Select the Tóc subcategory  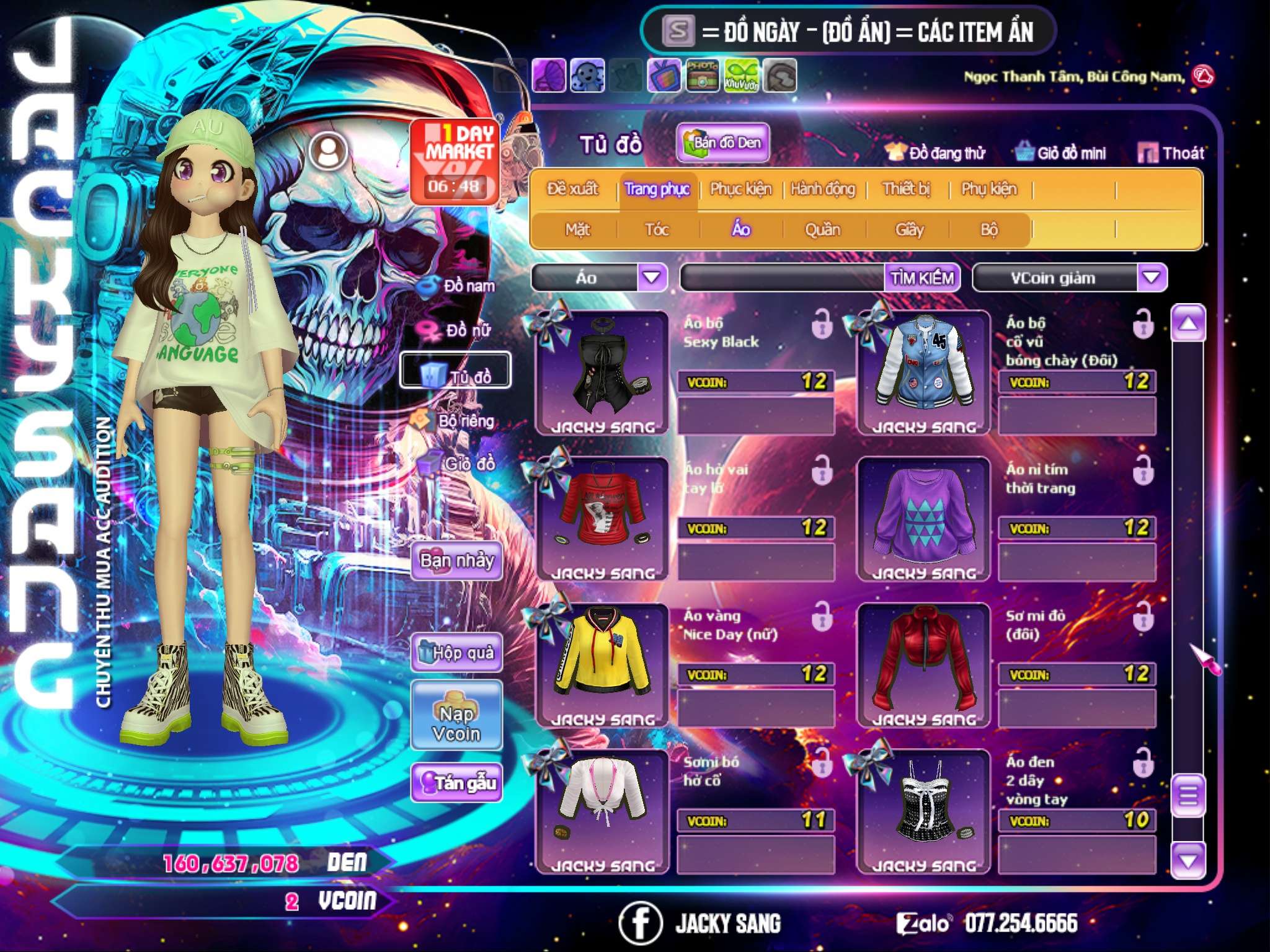click(x=657, y=230)
